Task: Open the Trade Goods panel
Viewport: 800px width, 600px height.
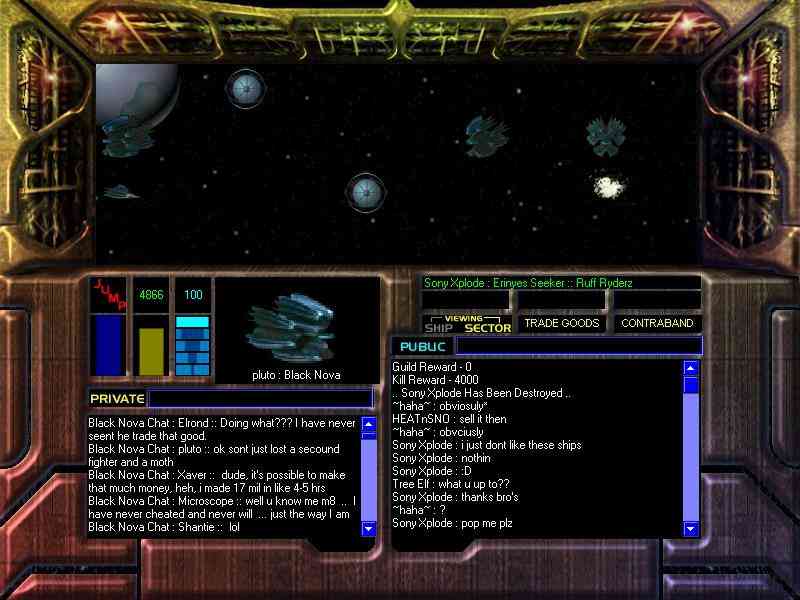Action: click(x=560, y=324)
